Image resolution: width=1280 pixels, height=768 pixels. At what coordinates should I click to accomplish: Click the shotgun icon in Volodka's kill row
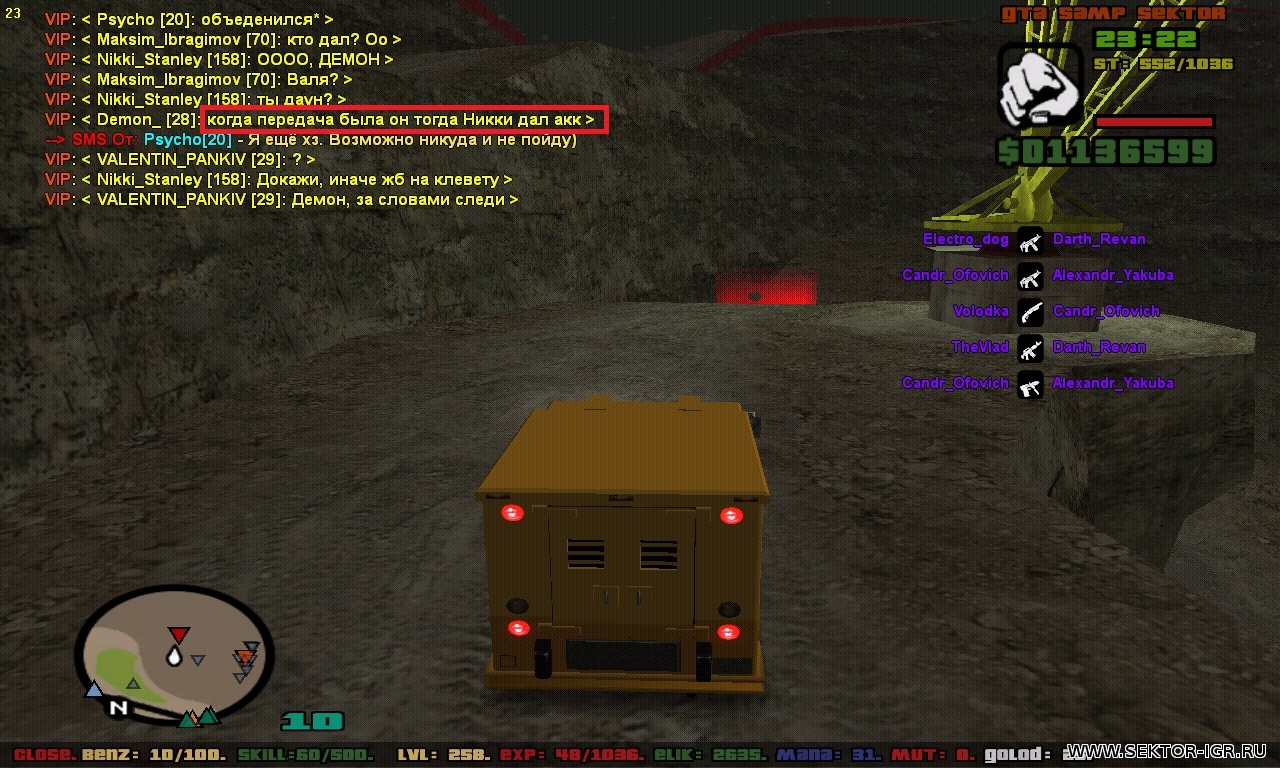[x=1031, y=312]
